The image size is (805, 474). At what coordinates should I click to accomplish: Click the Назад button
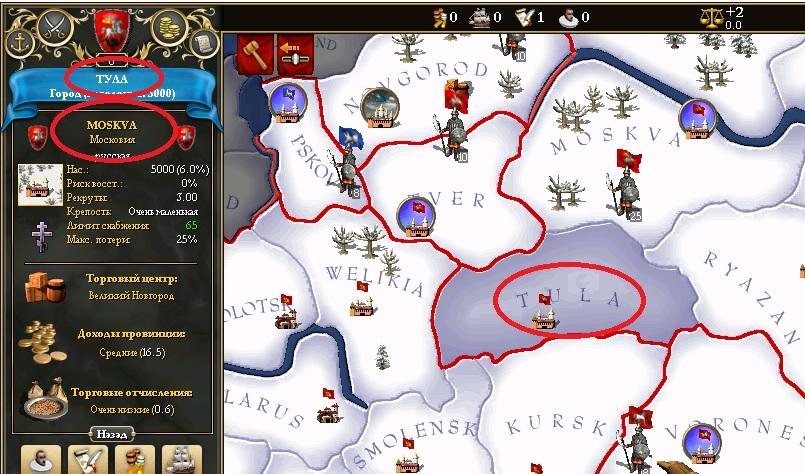110,434
